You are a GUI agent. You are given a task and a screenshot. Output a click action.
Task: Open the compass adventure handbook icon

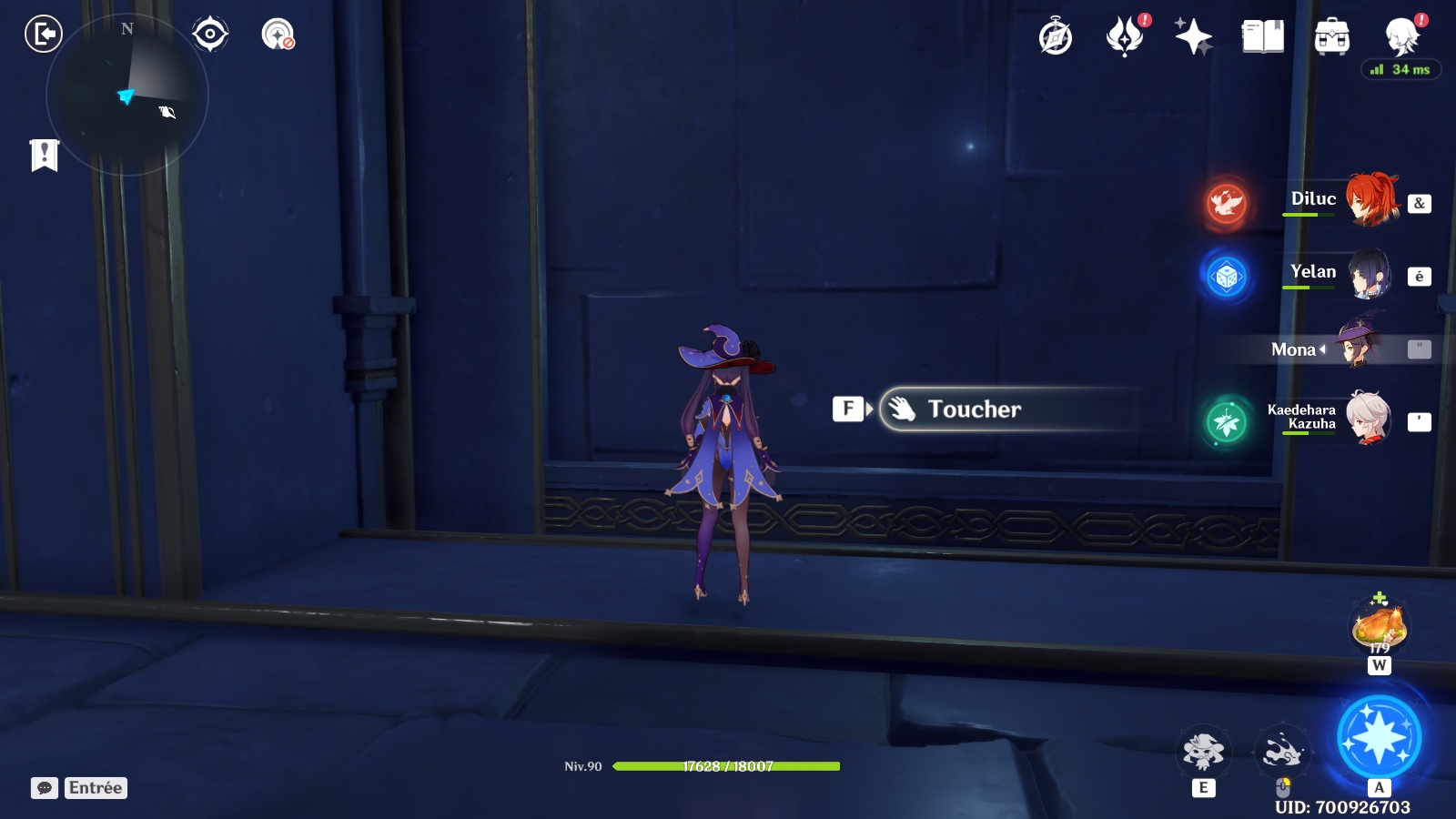tap(1056, 36)
